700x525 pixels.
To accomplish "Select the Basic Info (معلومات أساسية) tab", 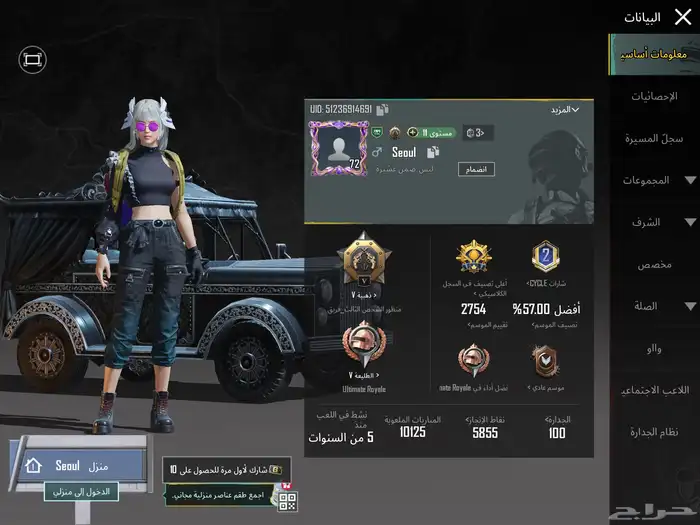I will pos(655,54).
